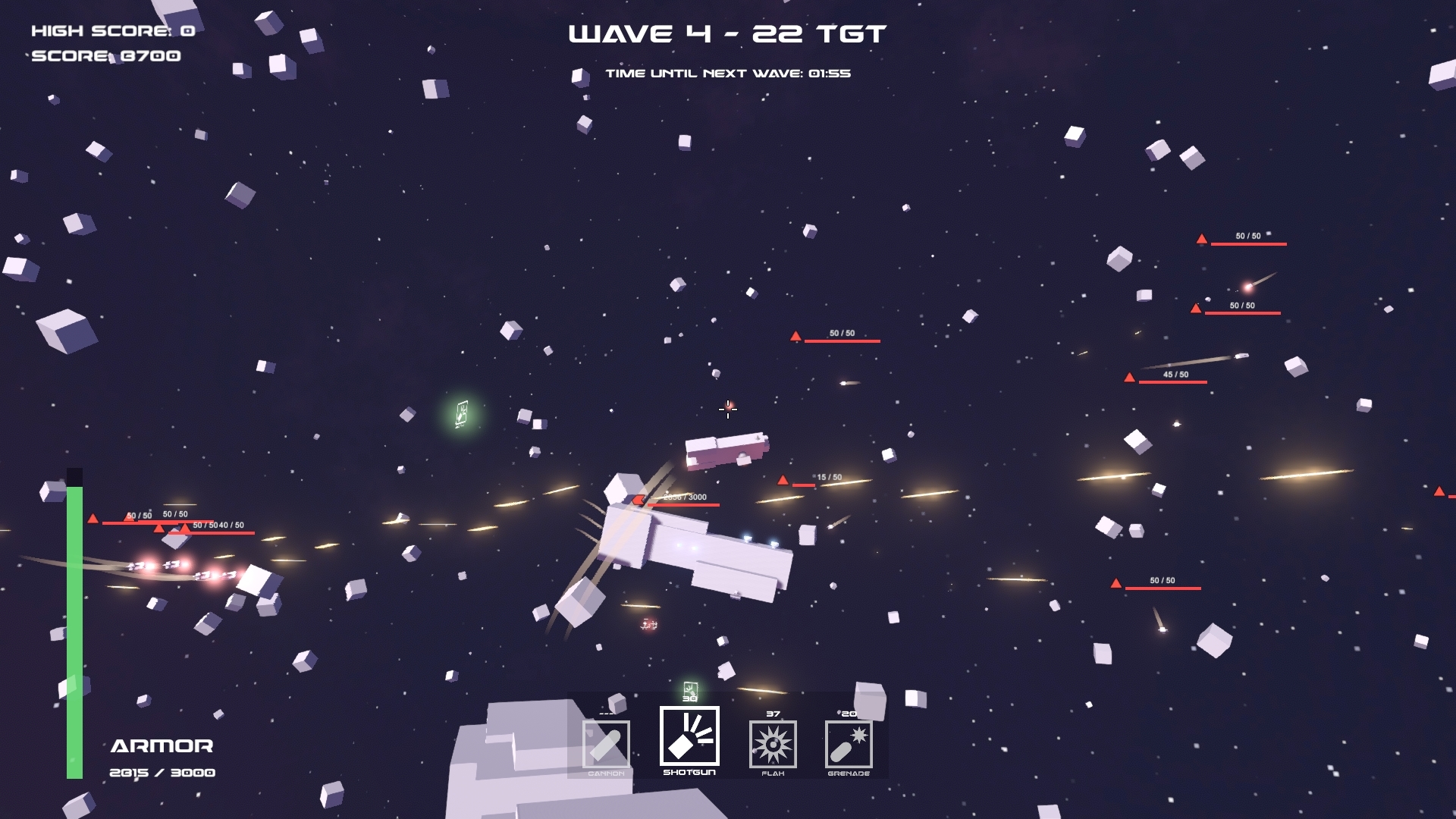Click the SCORE 3700 label

(x=105, y=56)
